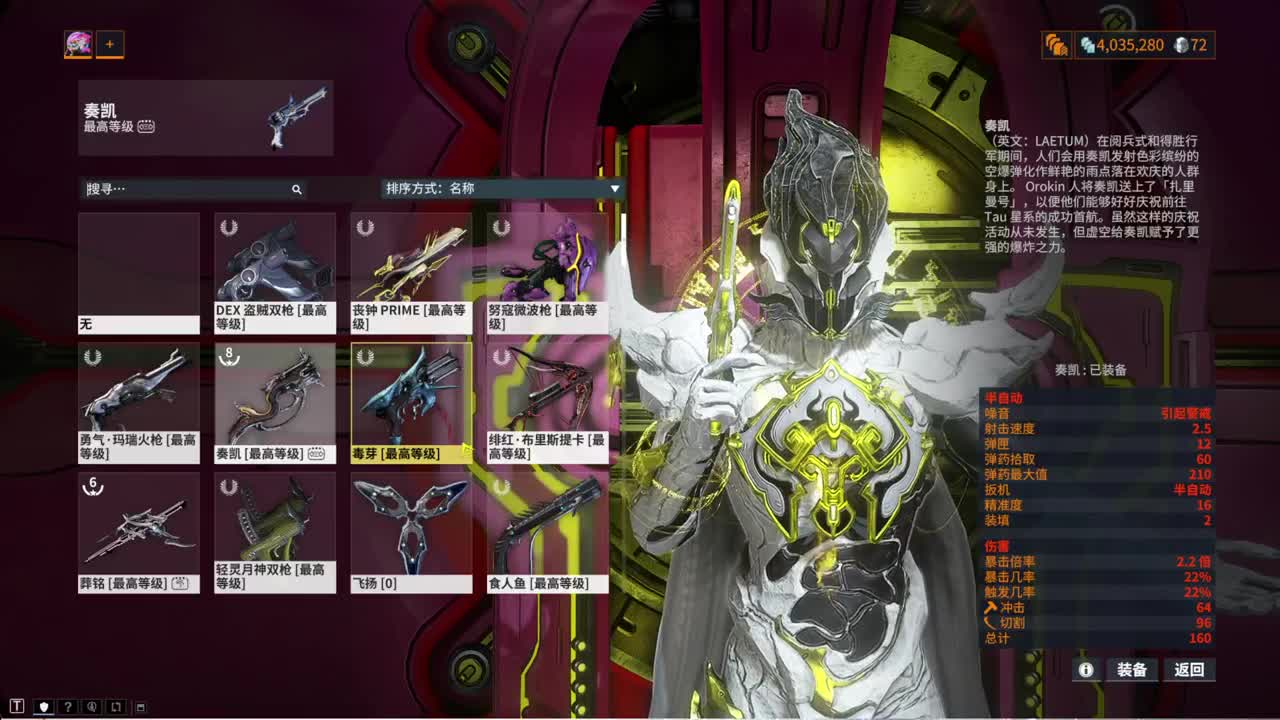Select the 无 option to unequip
Screen dimensions: 1280x720
tap(139, 270)
